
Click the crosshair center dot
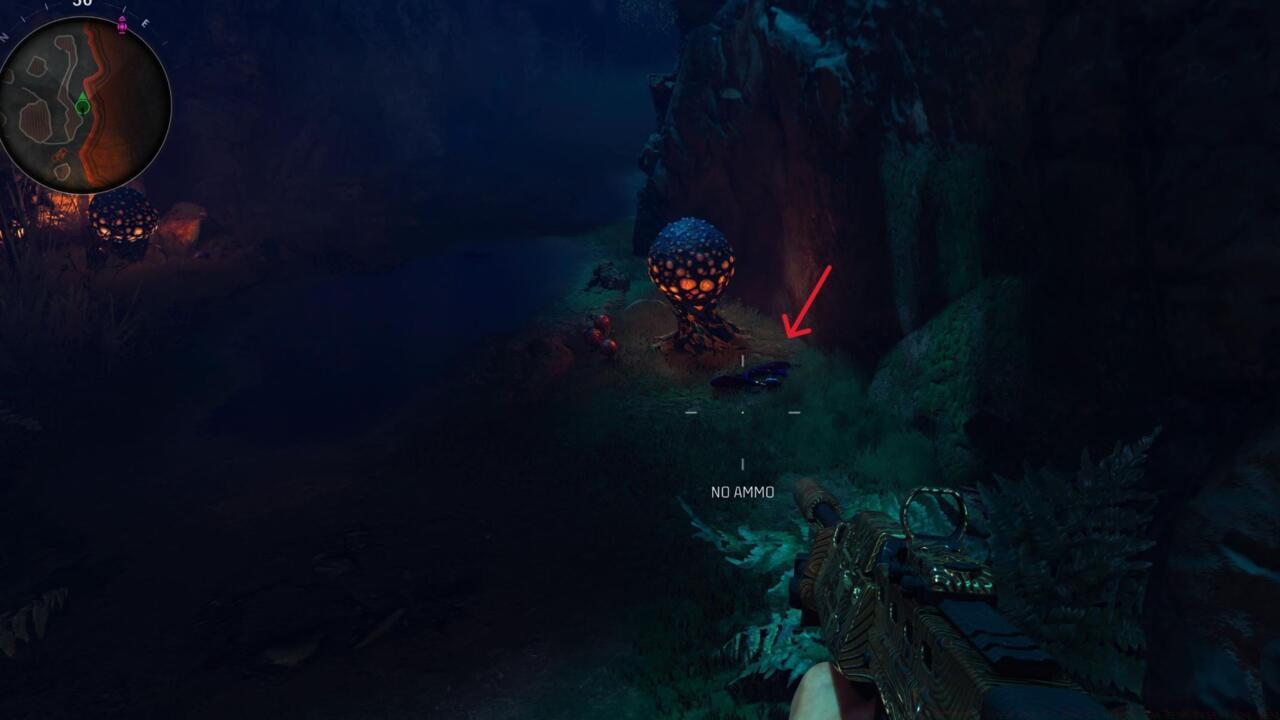[743, 410]
